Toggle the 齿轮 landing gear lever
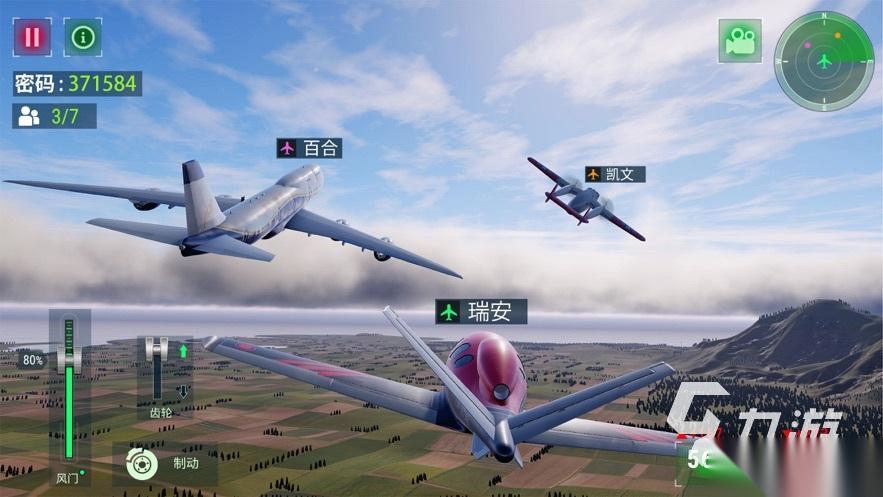Viewport: 883px width, 497px height. coord(157,368)
